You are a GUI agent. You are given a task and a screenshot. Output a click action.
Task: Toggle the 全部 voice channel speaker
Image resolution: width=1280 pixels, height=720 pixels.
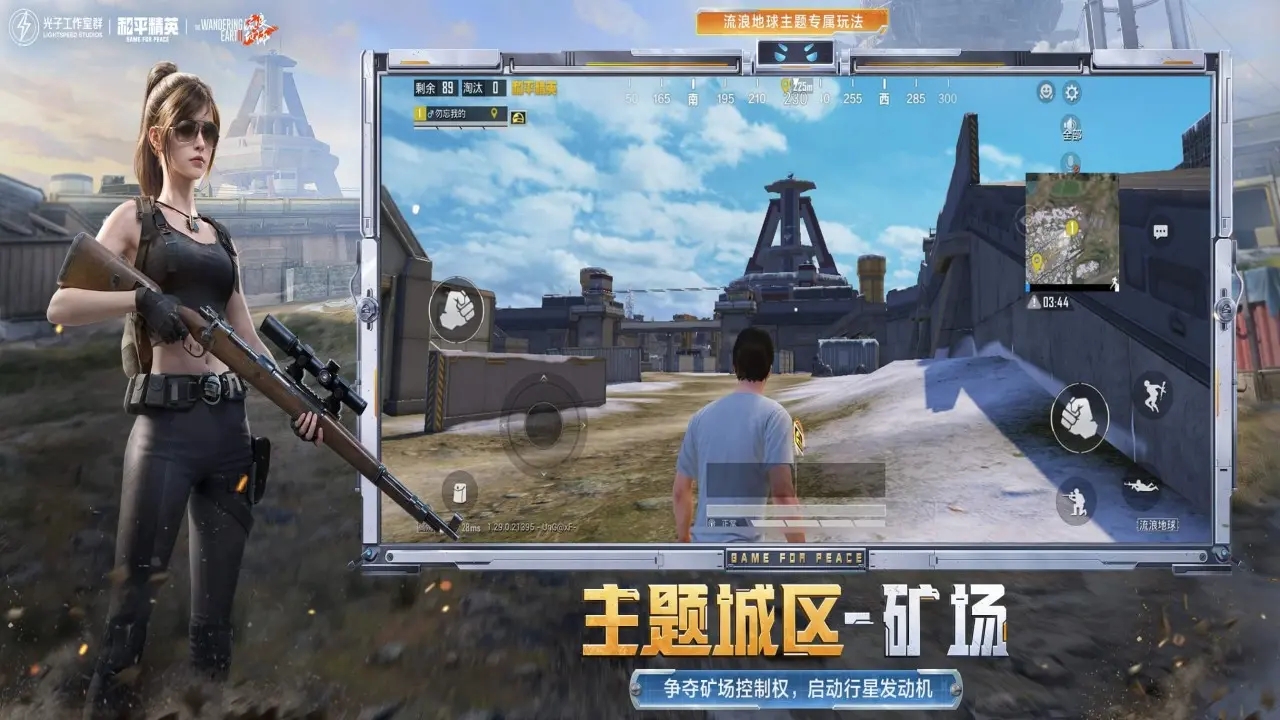(x=1069, y=125)
